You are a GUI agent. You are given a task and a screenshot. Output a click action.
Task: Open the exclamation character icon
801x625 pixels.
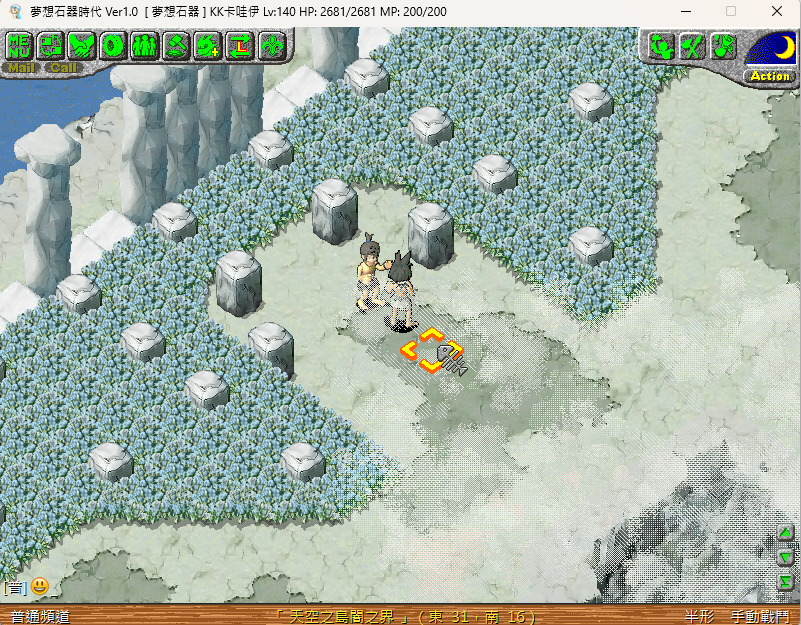pos(723,45)
